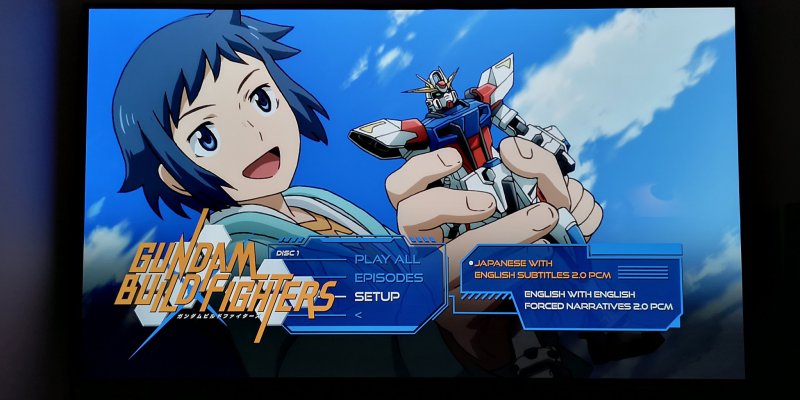
Task: Choose the Setup menu entry
Action: click(x=377, y=297)
